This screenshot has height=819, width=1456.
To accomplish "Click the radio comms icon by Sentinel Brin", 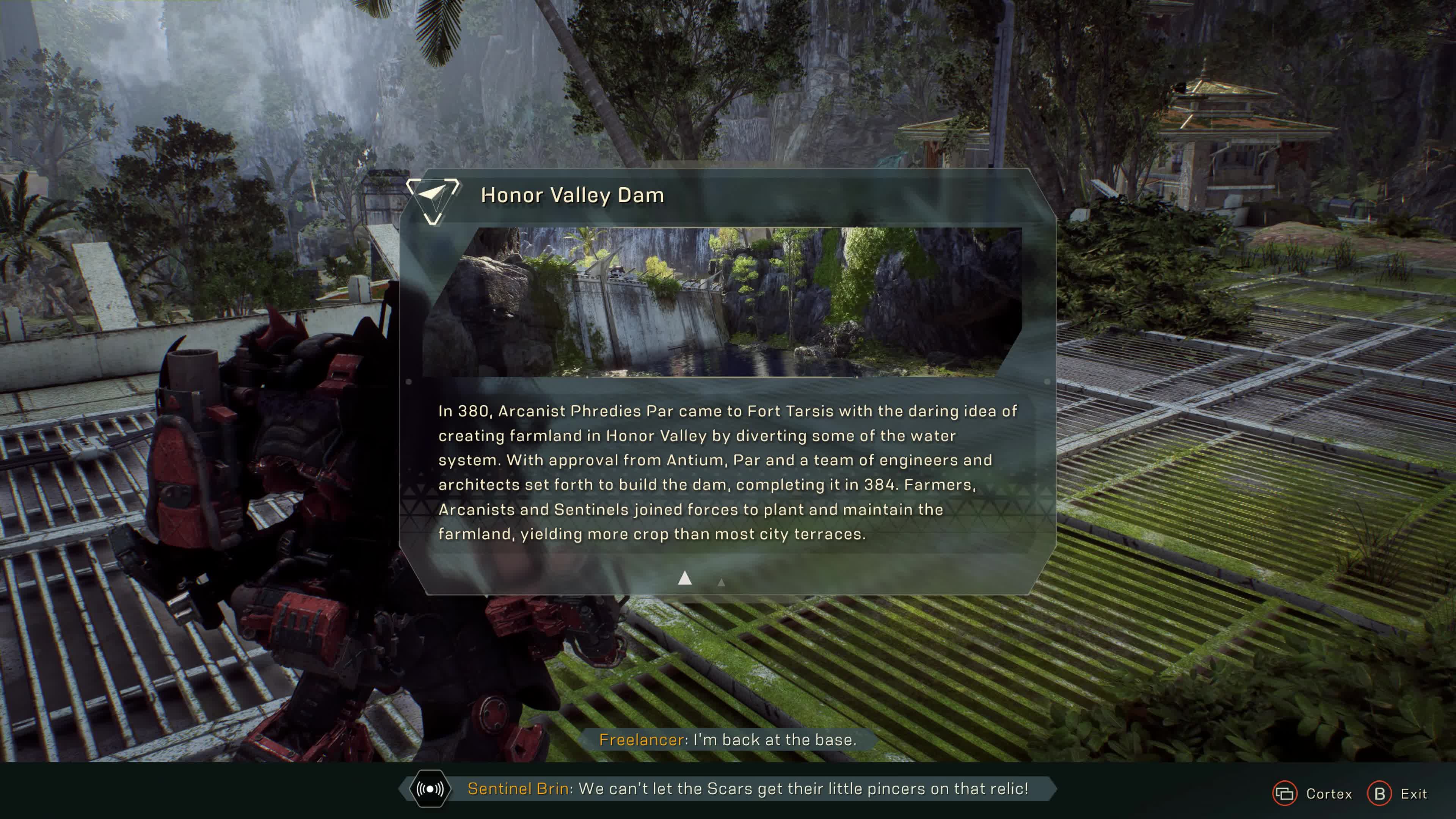I will click(x=430, y=789).
